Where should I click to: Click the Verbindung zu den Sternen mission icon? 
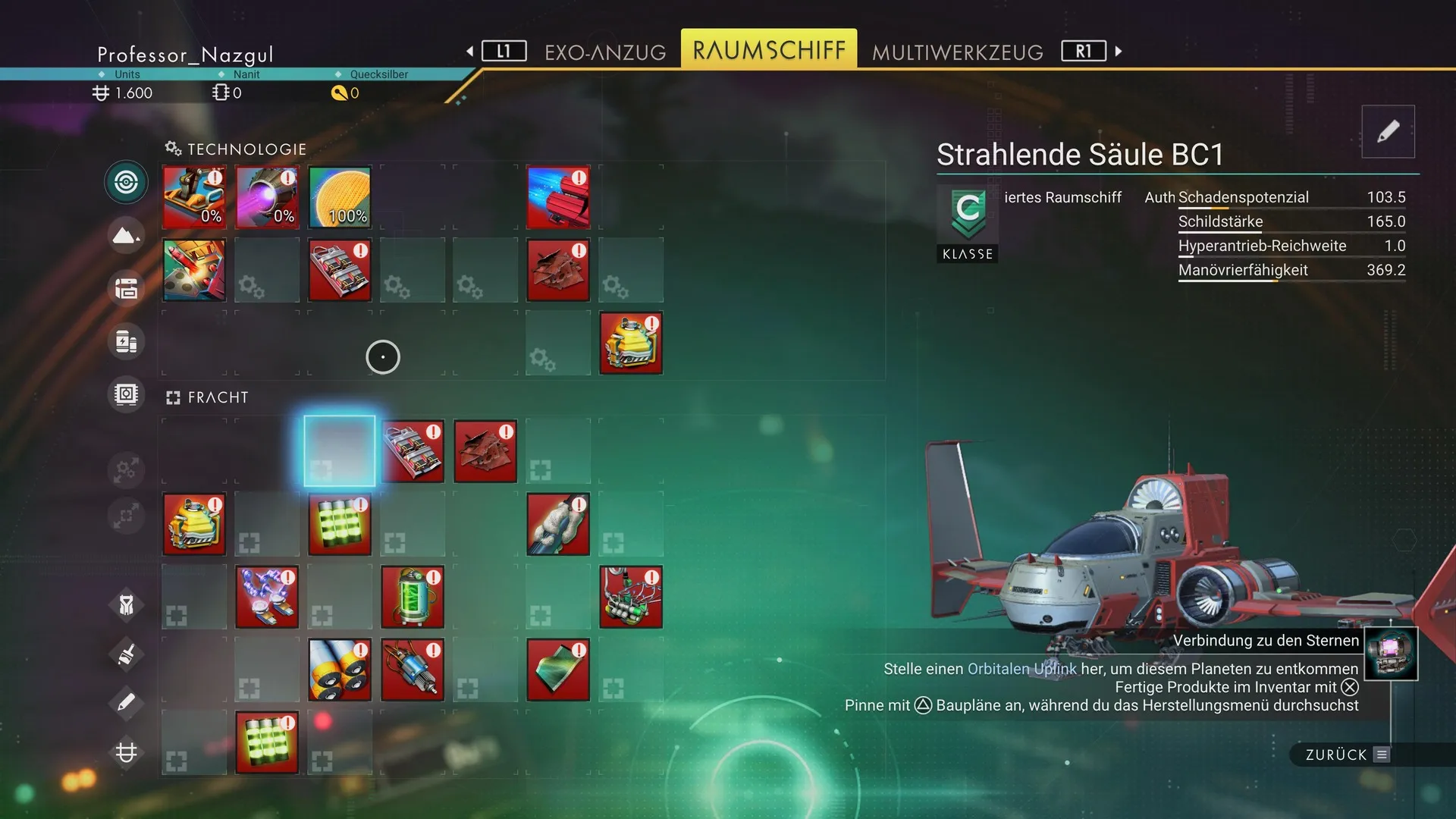coord(1391,654)
